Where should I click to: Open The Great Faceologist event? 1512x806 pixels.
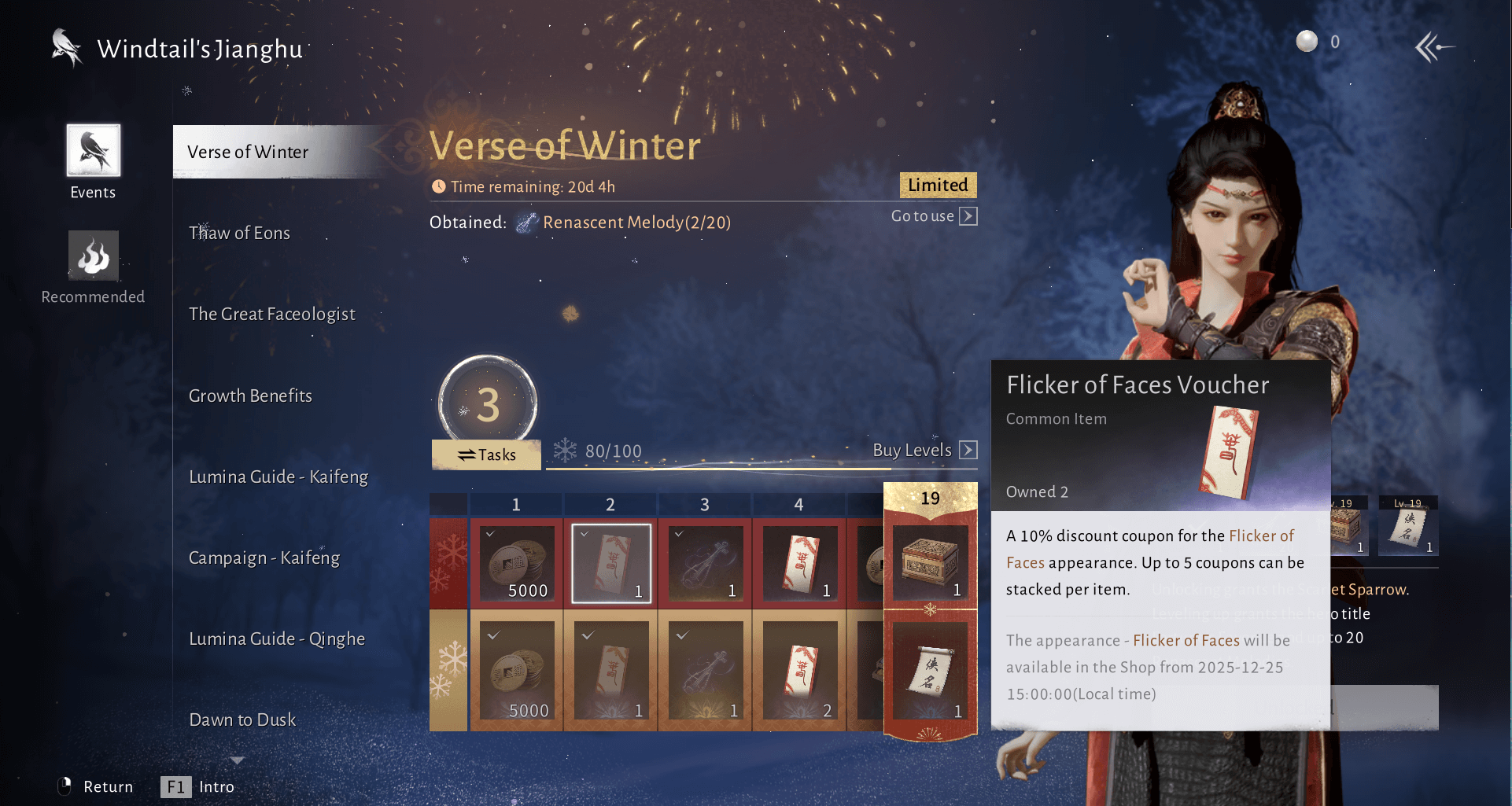(271, 314)
